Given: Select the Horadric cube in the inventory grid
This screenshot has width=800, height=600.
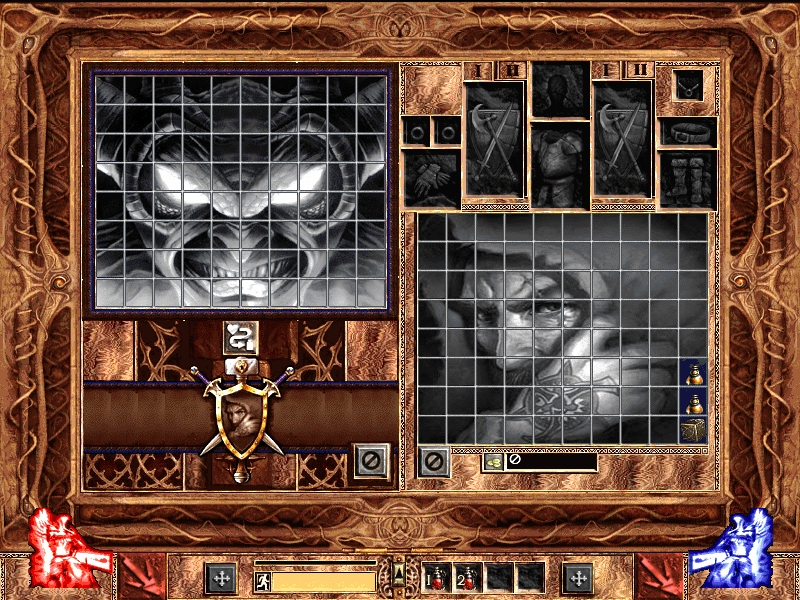Looking at the screenshot, I should [x=693, y=430].
